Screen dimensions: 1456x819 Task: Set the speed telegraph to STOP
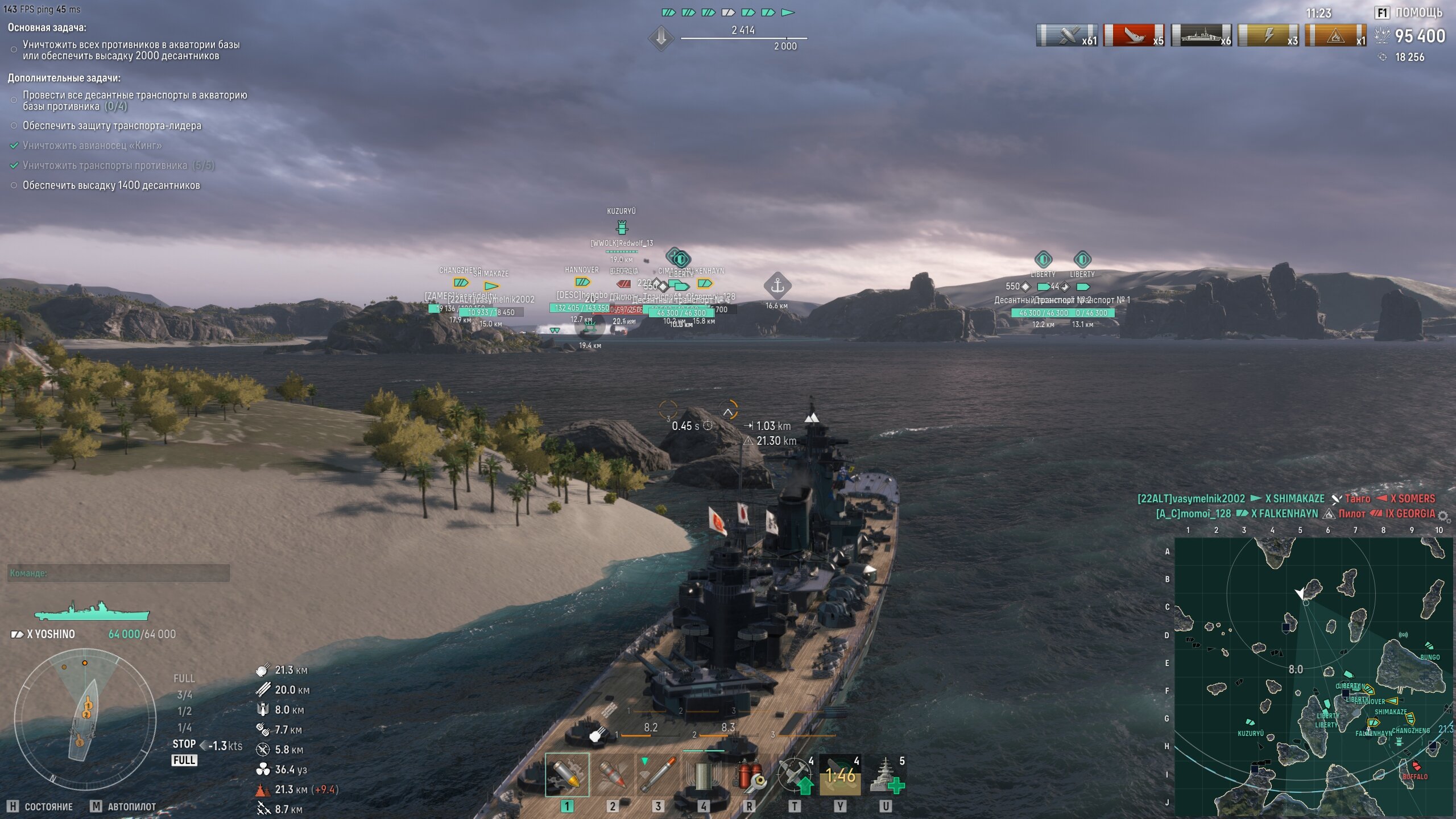[184, 744]
